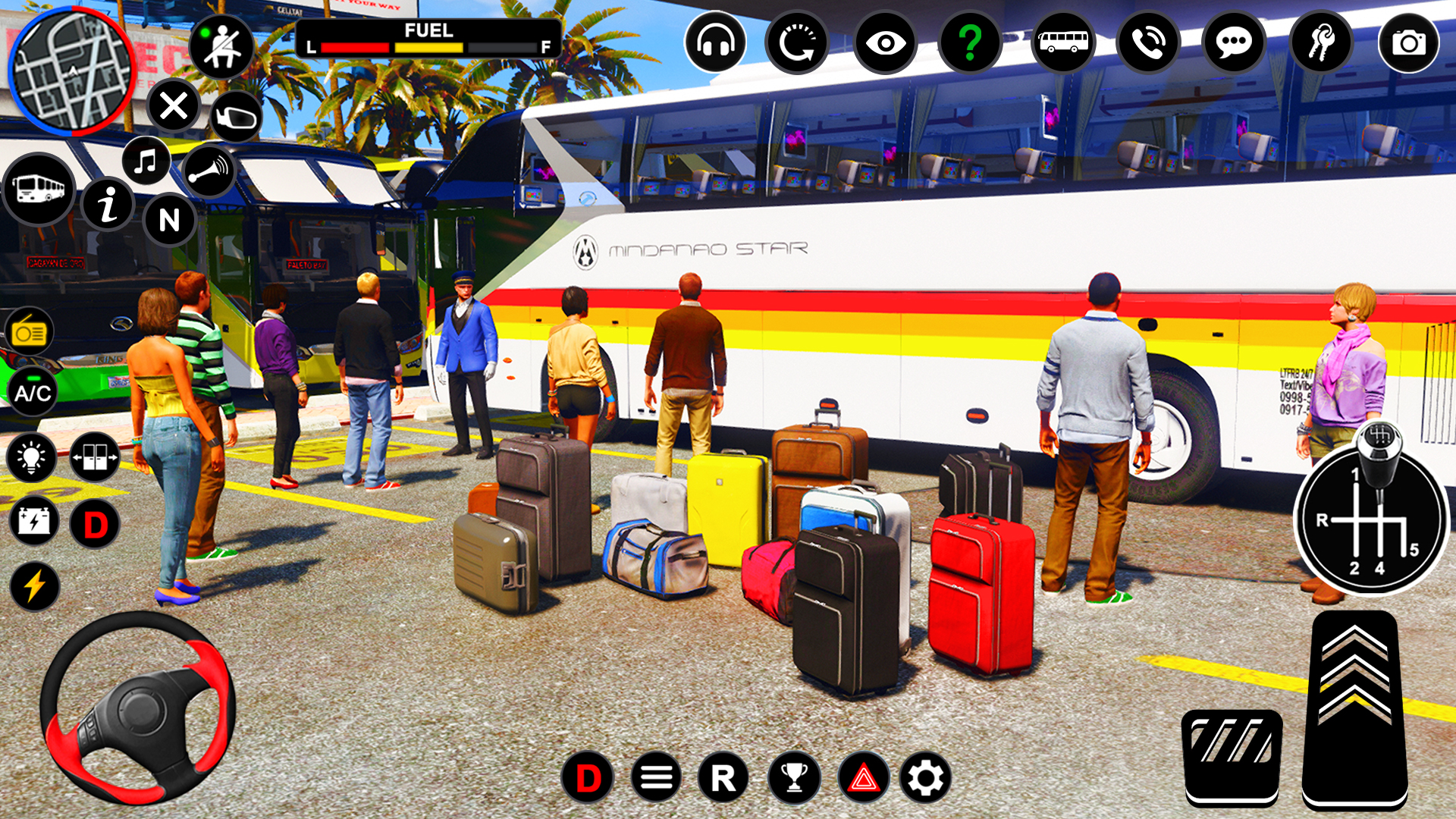Switch camera view with the eye icon
Viewport: 1456px width, 819px height.
pyautogui.click(x=886, y=43)
